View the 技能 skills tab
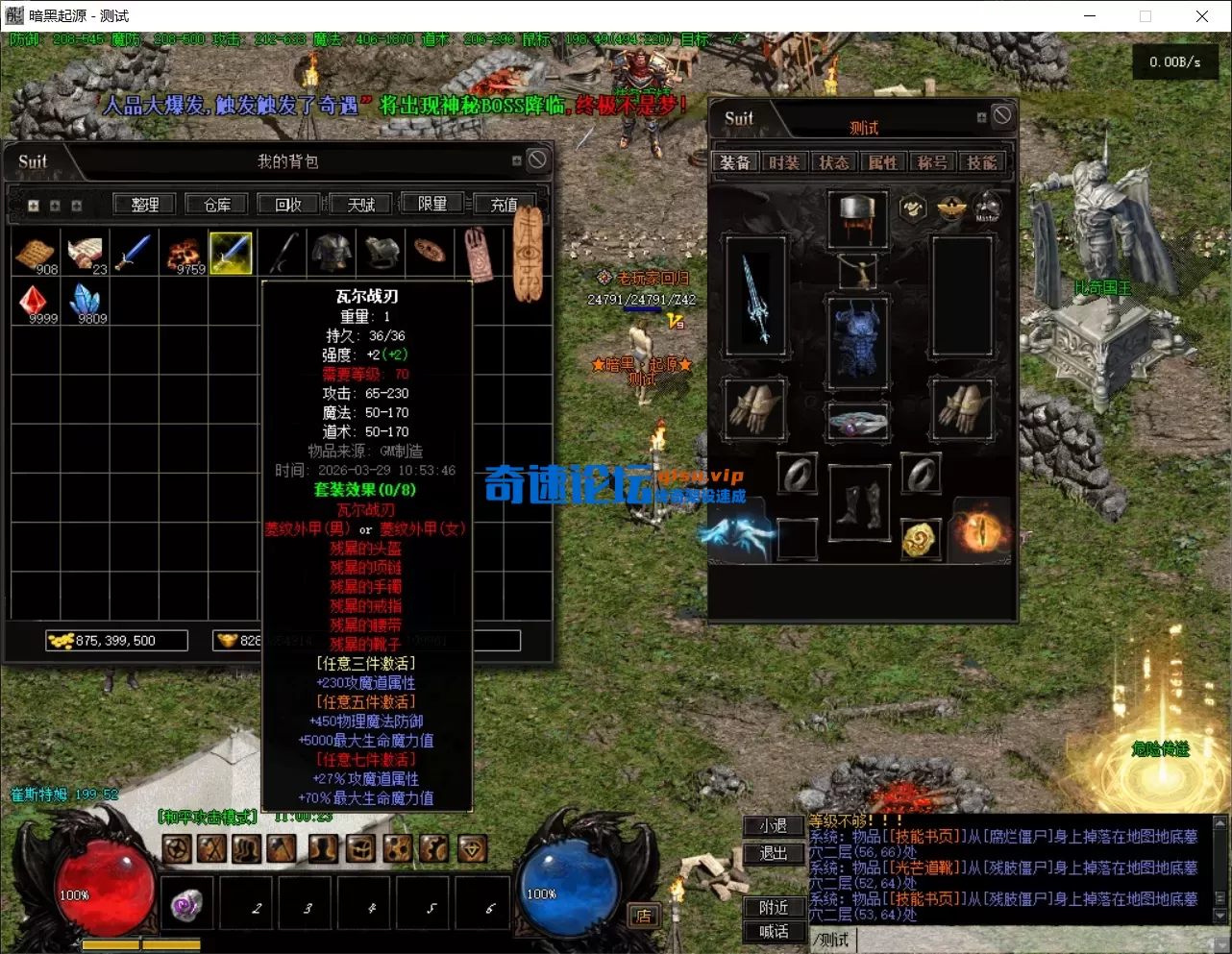Screen dimensions: 1232x954 [x=981, y=162]
